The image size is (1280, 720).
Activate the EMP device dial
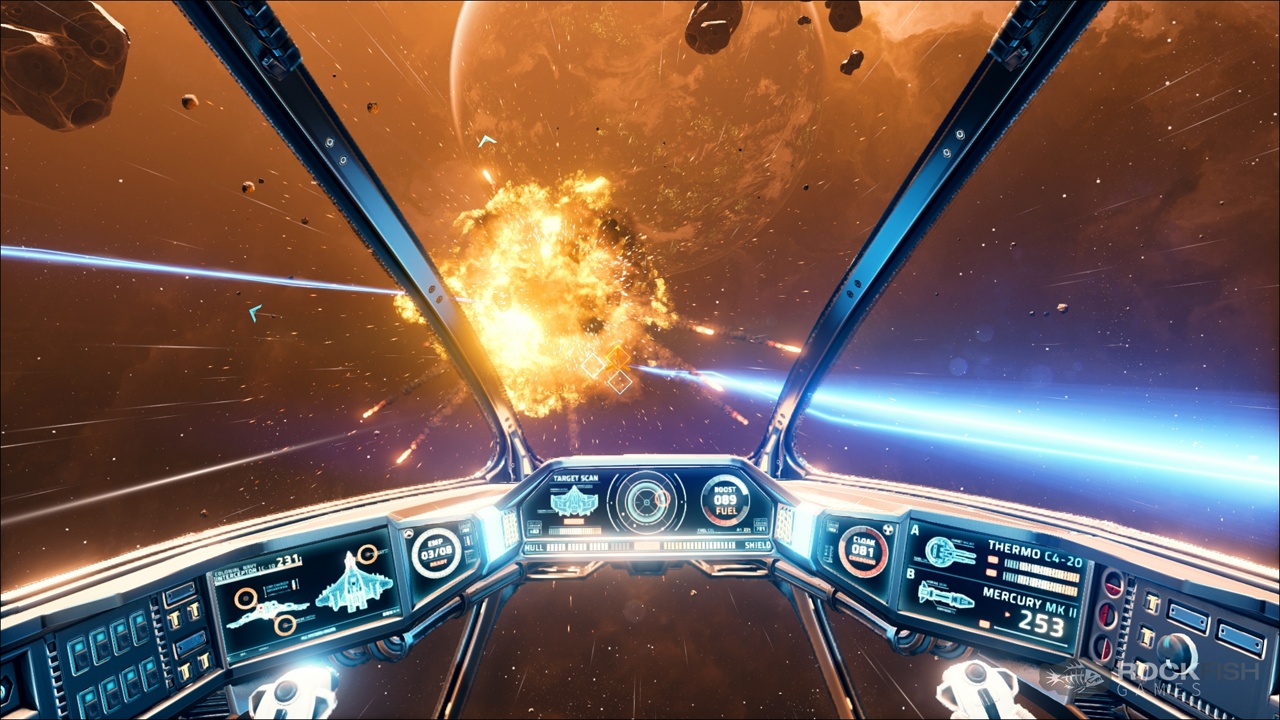(x=436, y=552)
